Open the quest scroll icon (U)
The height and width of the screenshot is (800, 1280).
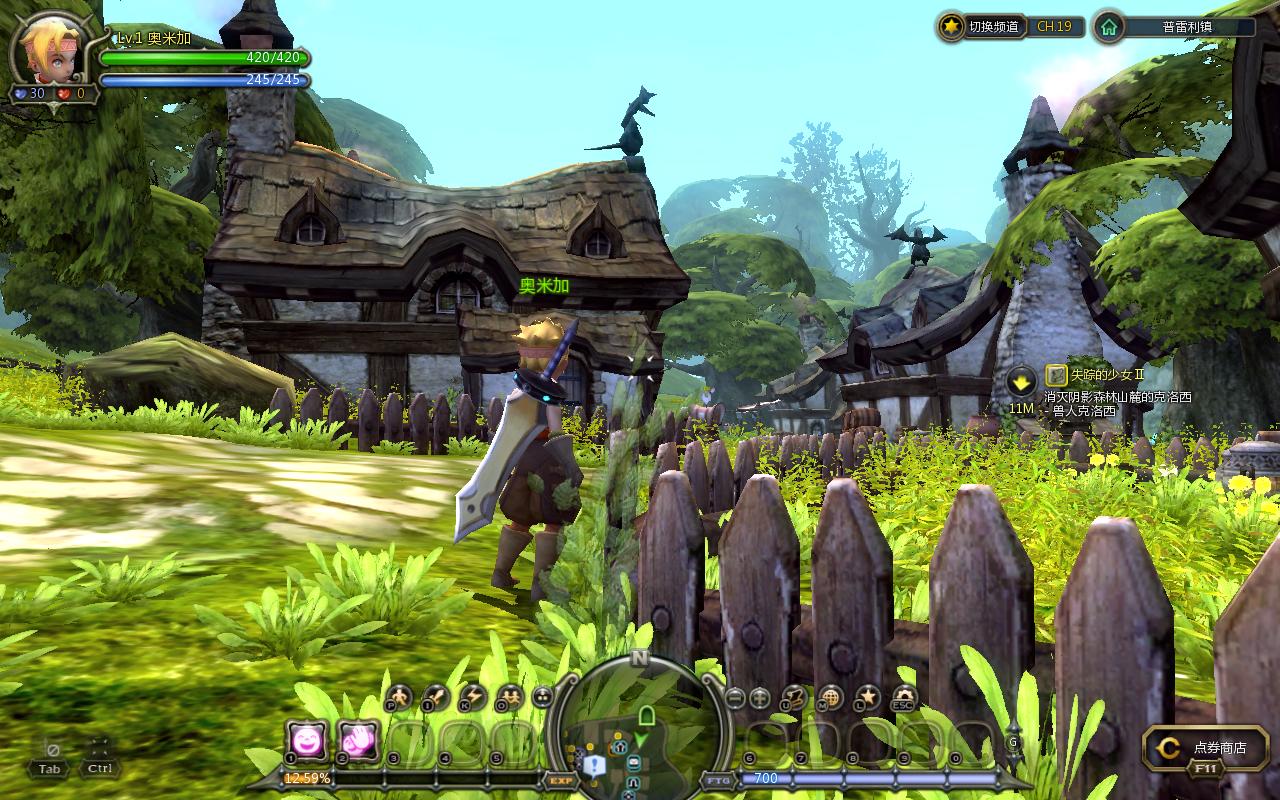tap(795, 697)
